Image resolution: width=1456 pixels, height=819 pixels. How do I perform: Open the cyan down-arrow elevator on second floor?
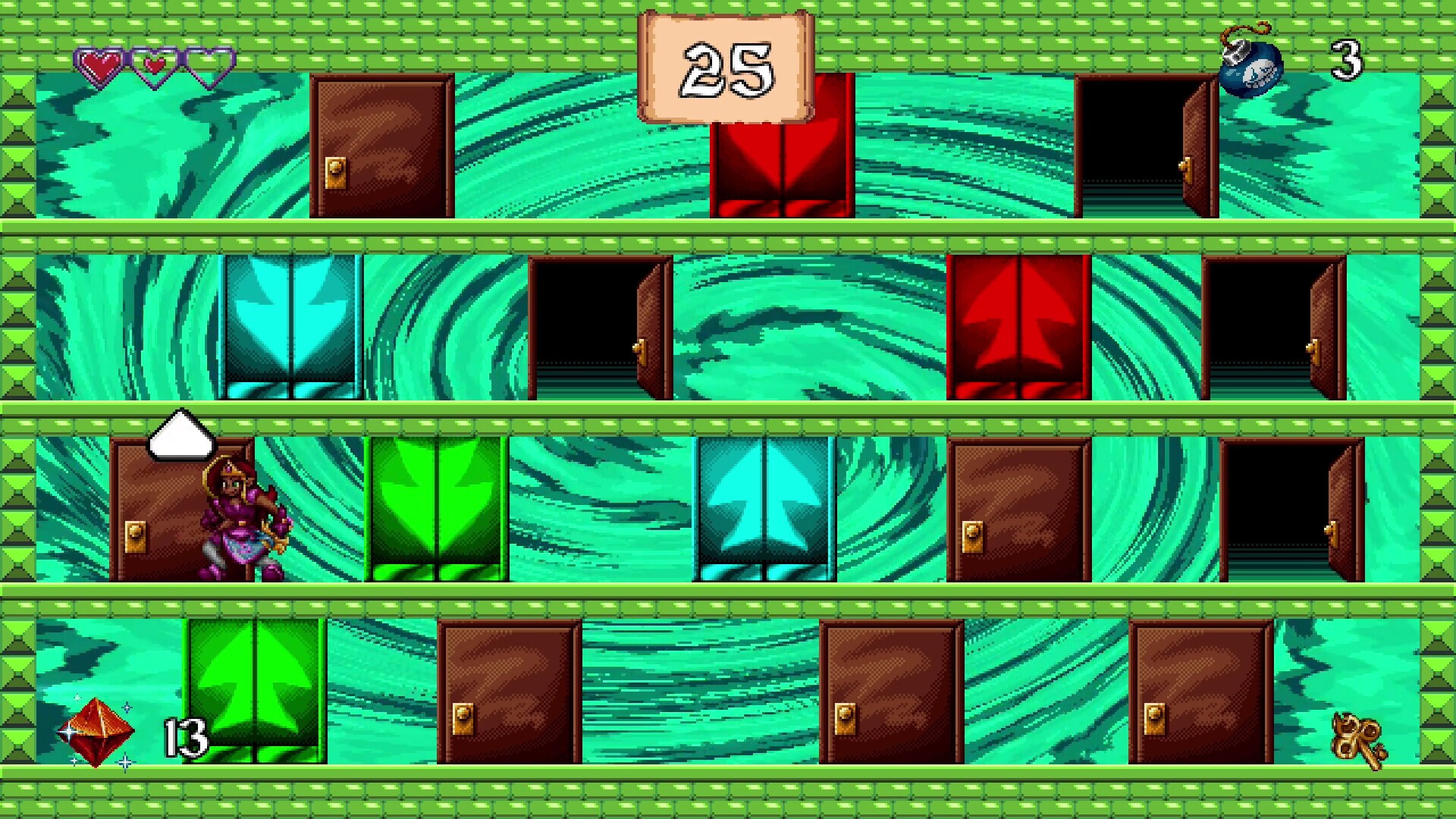pos(292,326)
